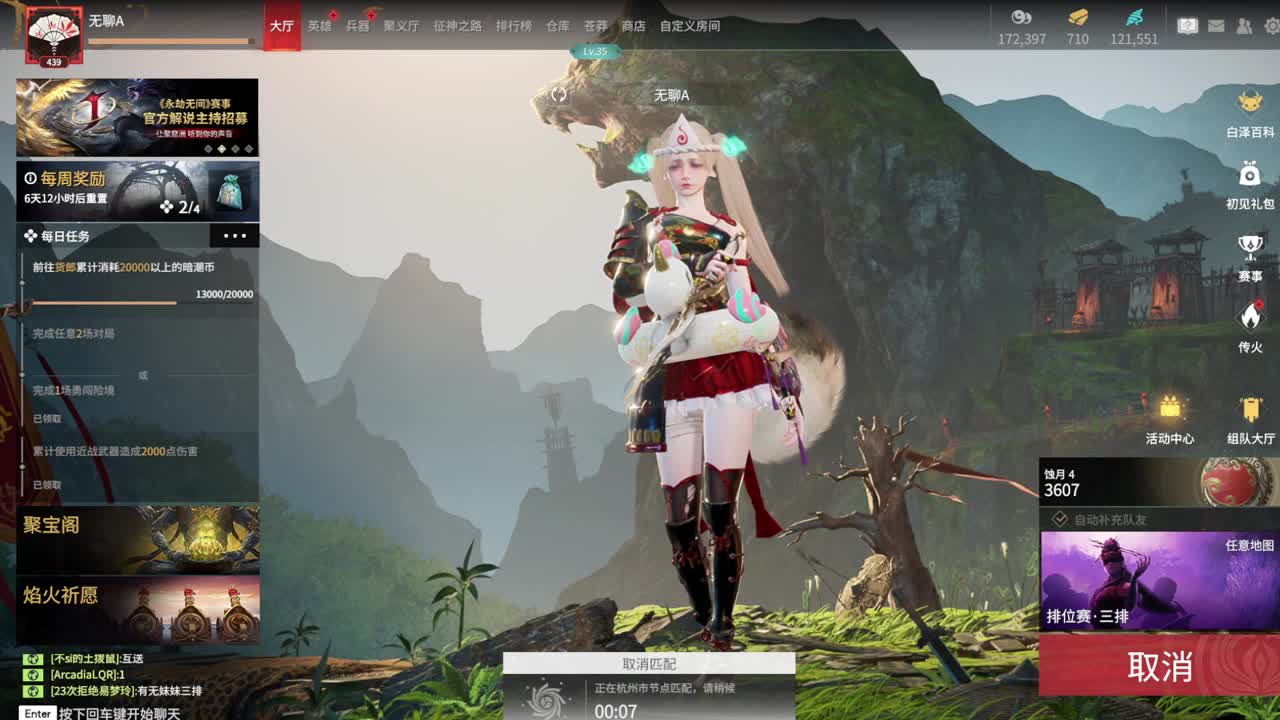Open the game settings gear

(1273, 25)
